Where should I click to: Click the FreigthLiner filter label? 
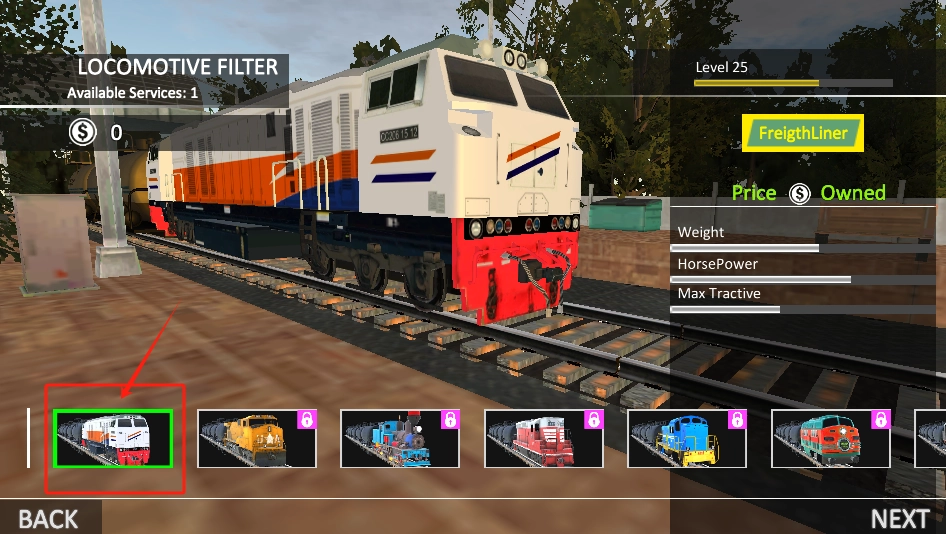803,133
